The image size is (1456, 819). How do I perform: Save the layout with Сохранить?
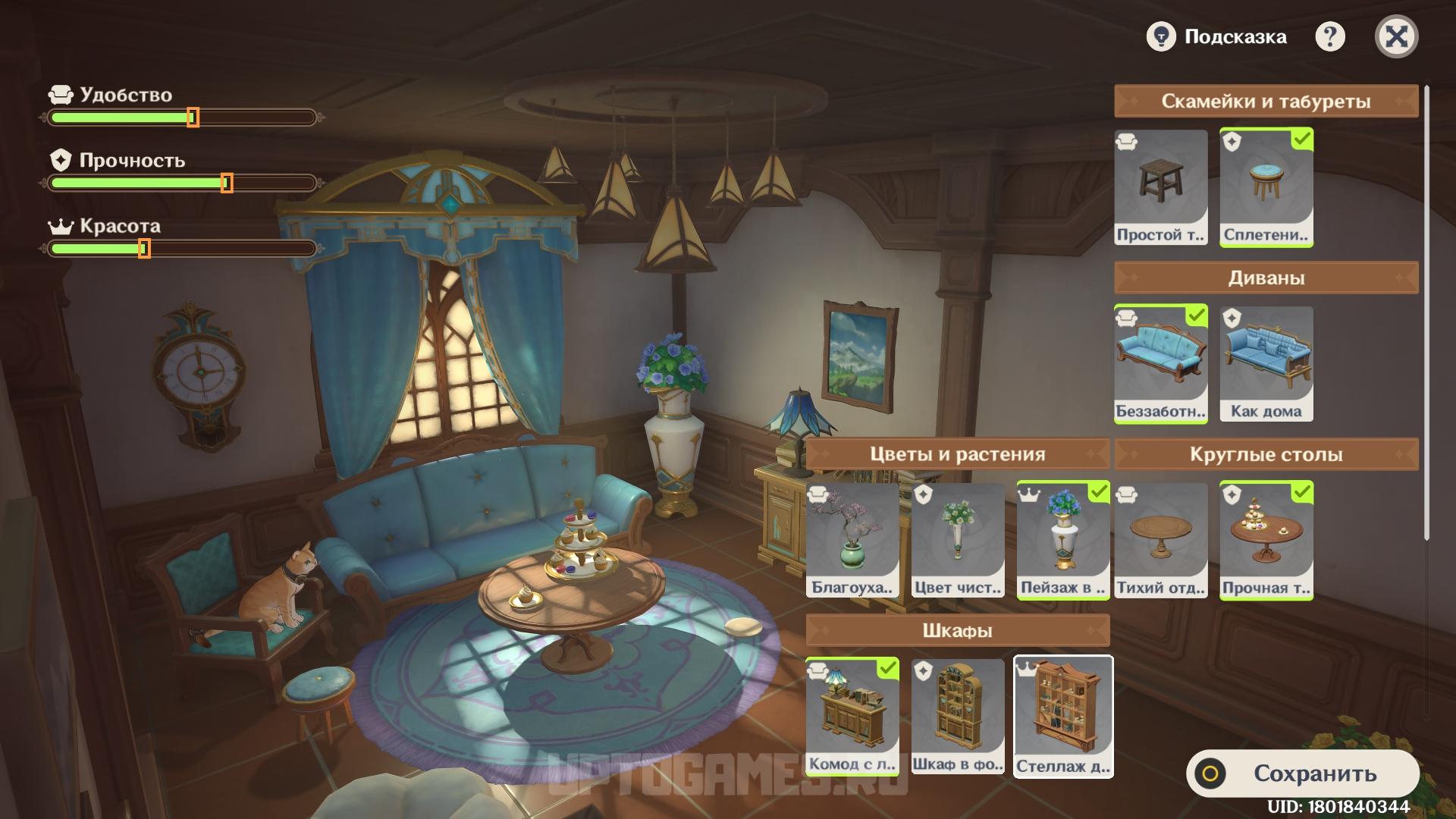click(x=1302, y=773)
